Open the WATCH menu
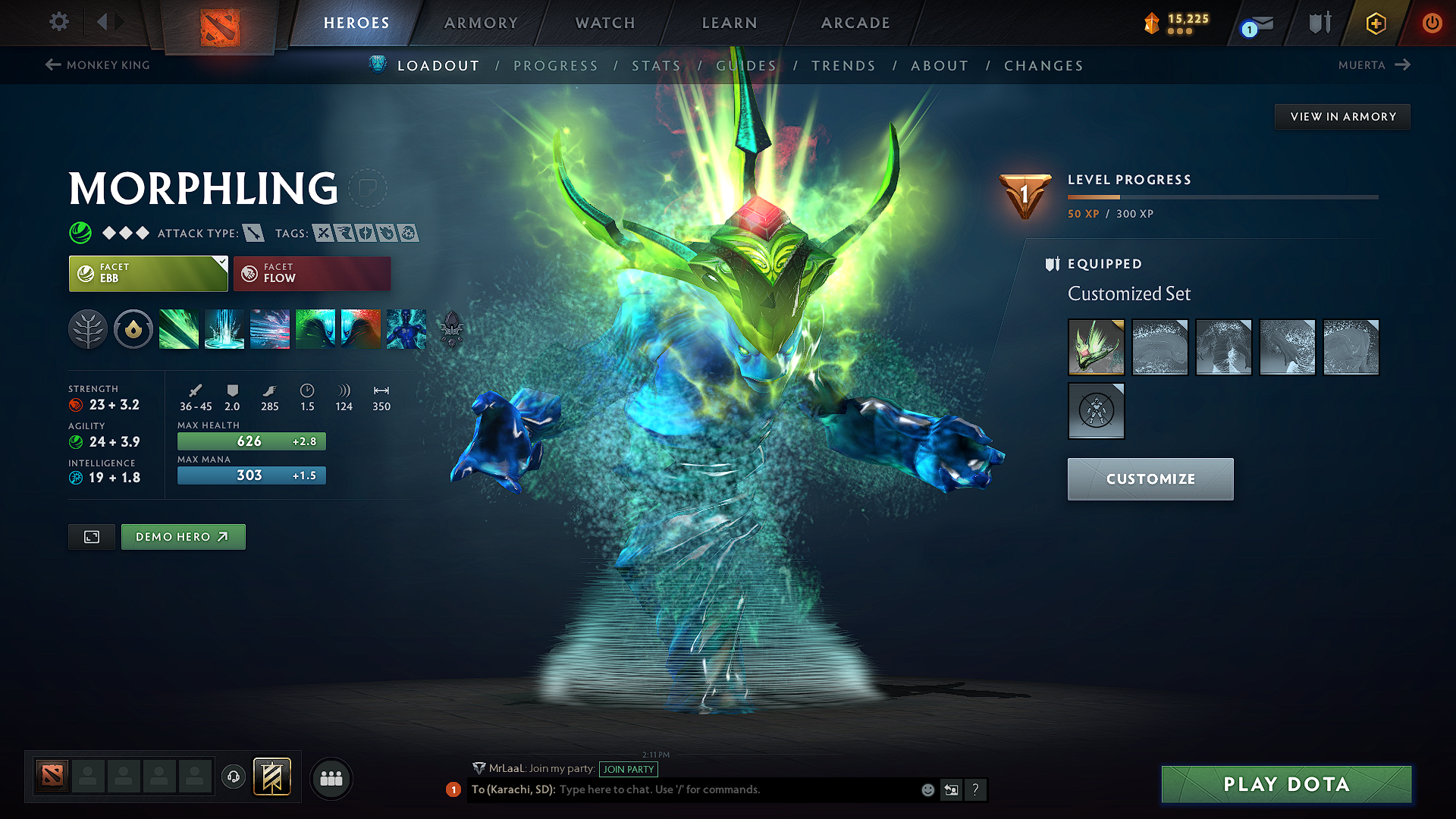The image size is (1456, 819). pos(604,23)
